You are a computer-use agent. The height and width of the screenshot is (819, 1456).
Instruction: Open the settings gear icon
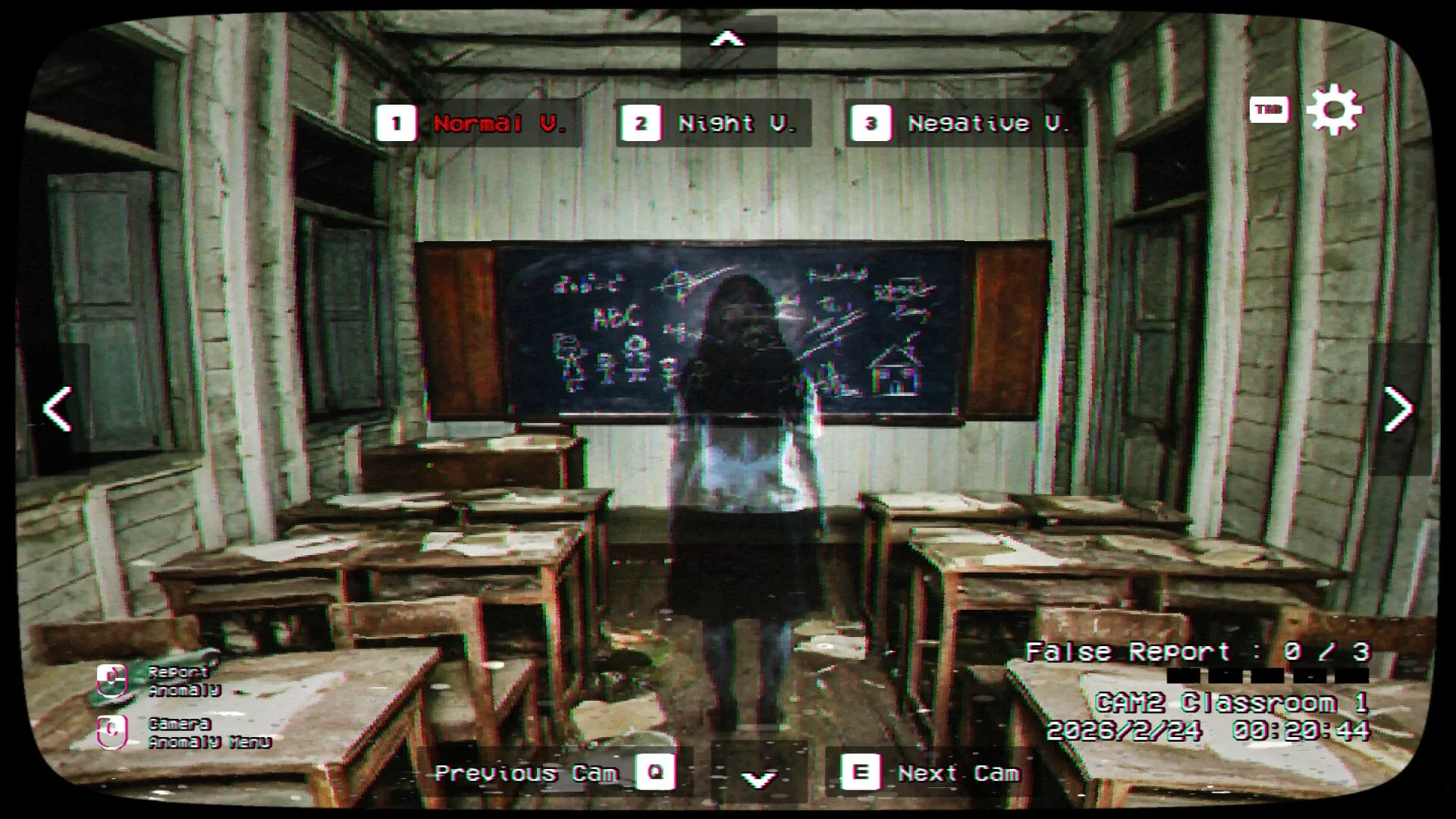[1335, 111]
